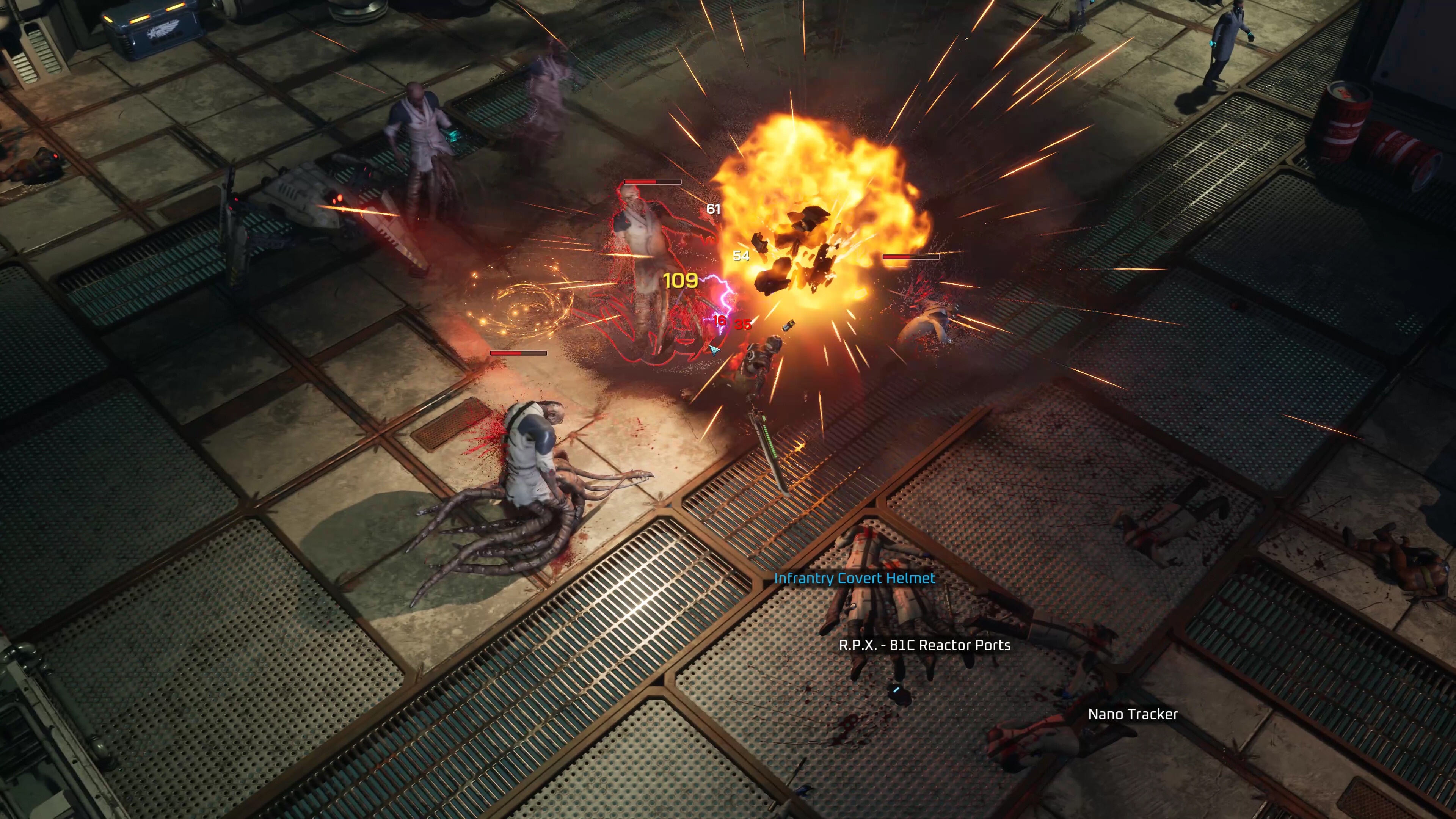Screen dimensions: 1456x819
Task: Pick up the Infrantry Covert Helmet label
Action: pyautogui.click(x=854, y=578)
